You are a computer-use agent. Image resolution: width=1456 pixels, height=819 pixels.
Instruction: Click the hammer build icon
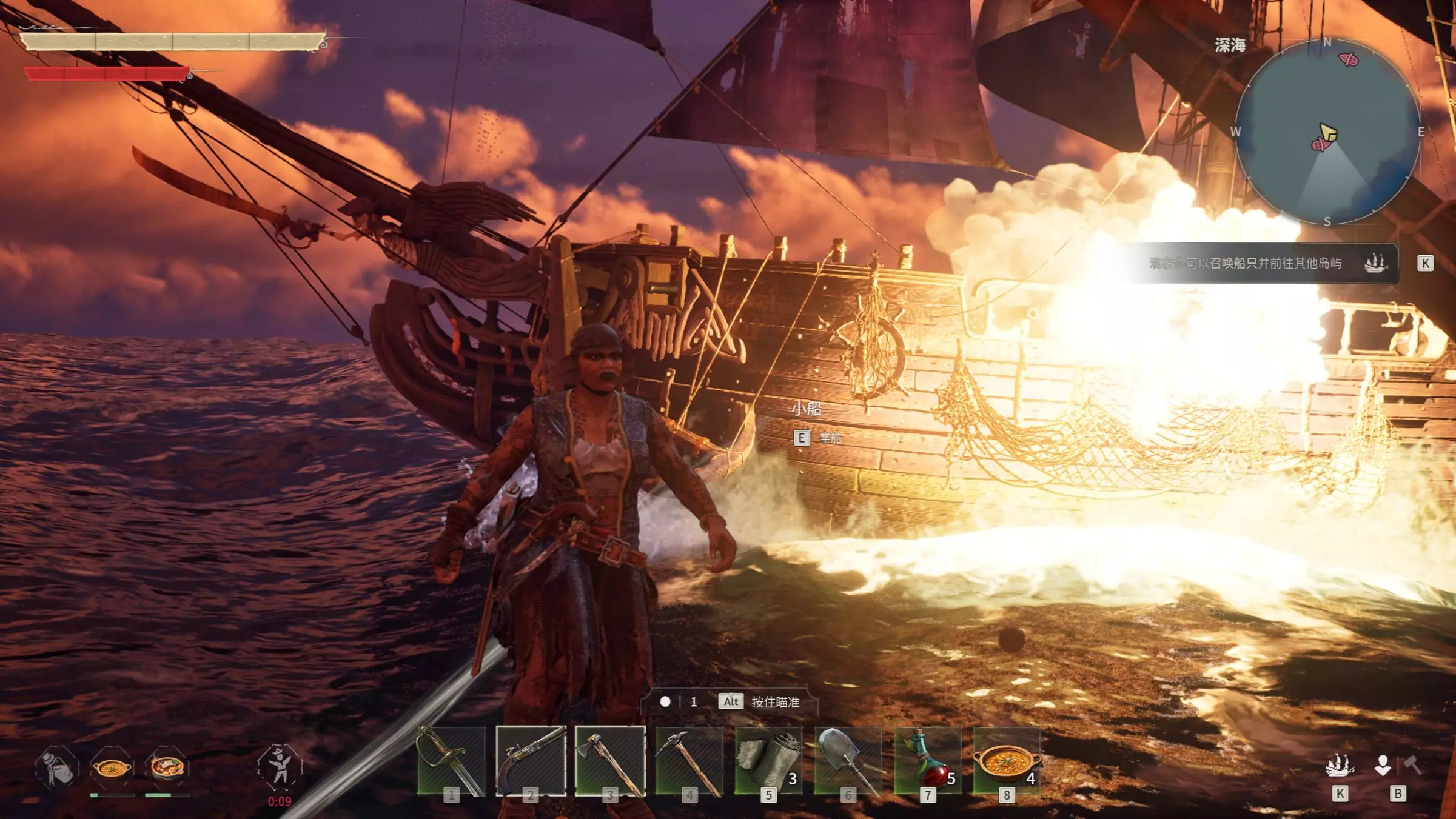[x=1414, y=765]
